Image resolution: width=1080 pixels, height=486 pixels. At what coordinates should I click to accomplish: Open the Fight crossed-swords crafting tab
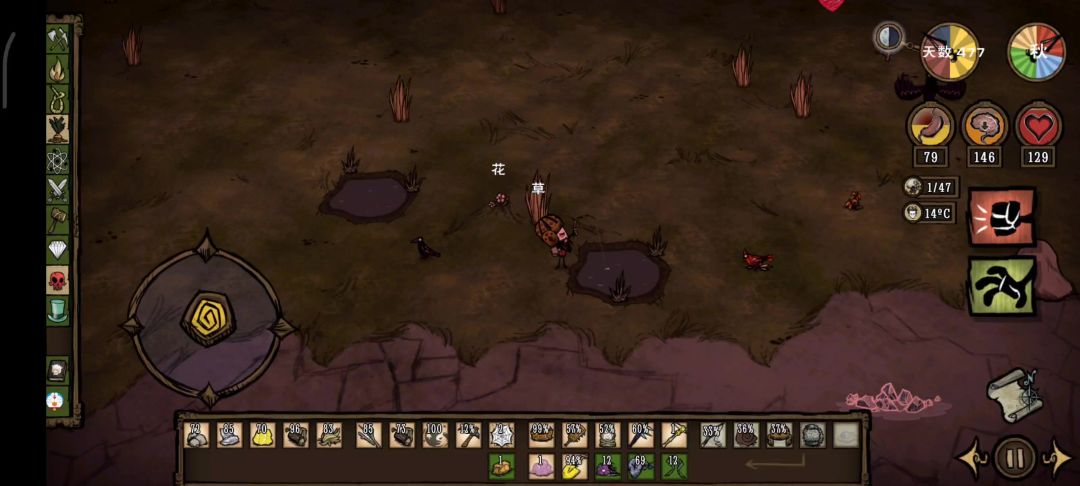(x=57, y=189)
